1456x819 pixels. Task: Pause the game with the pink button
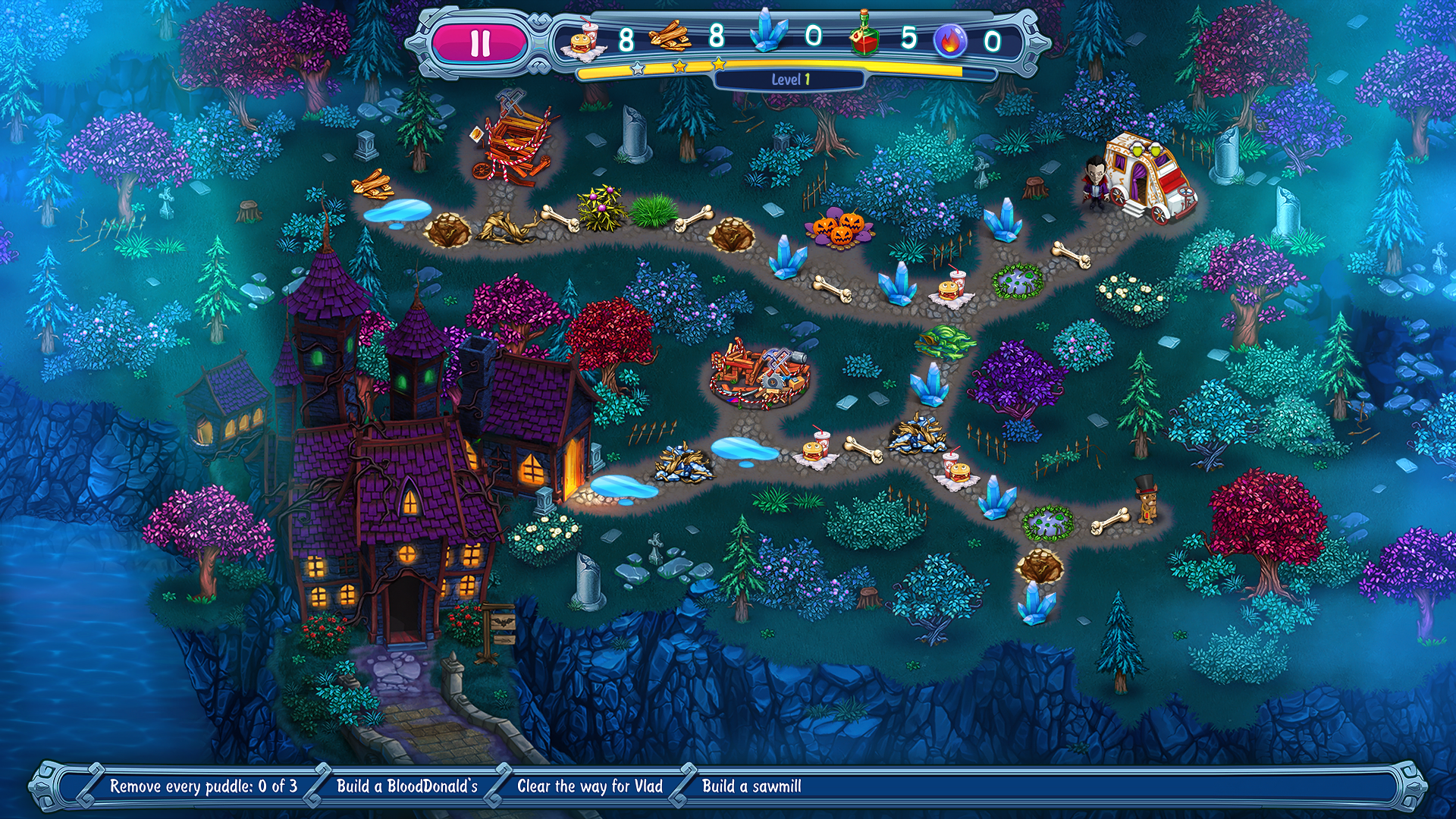pos(479,43)
